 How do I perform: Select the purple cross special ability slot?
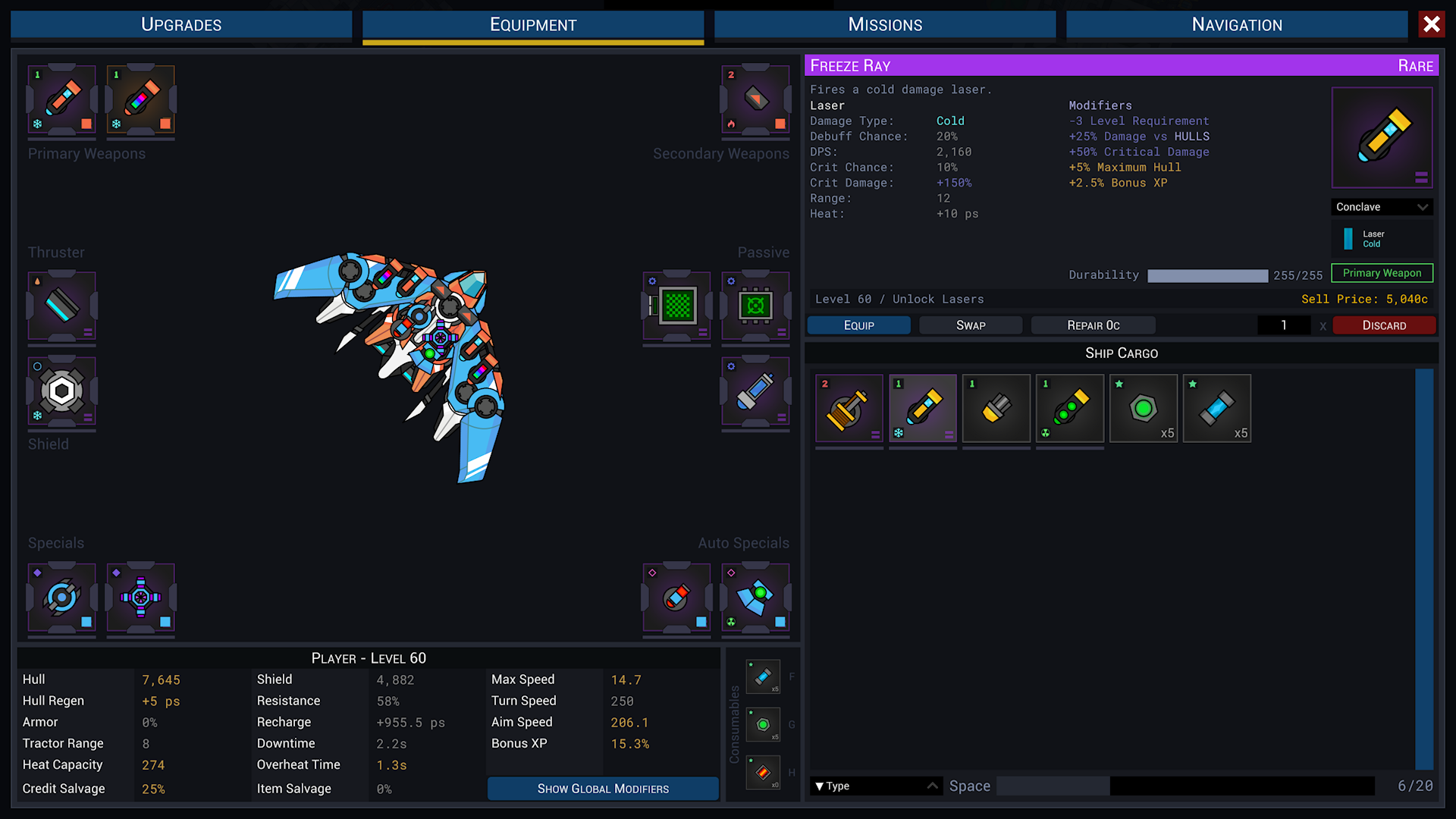pyautogui.click(x=141, y=597)
